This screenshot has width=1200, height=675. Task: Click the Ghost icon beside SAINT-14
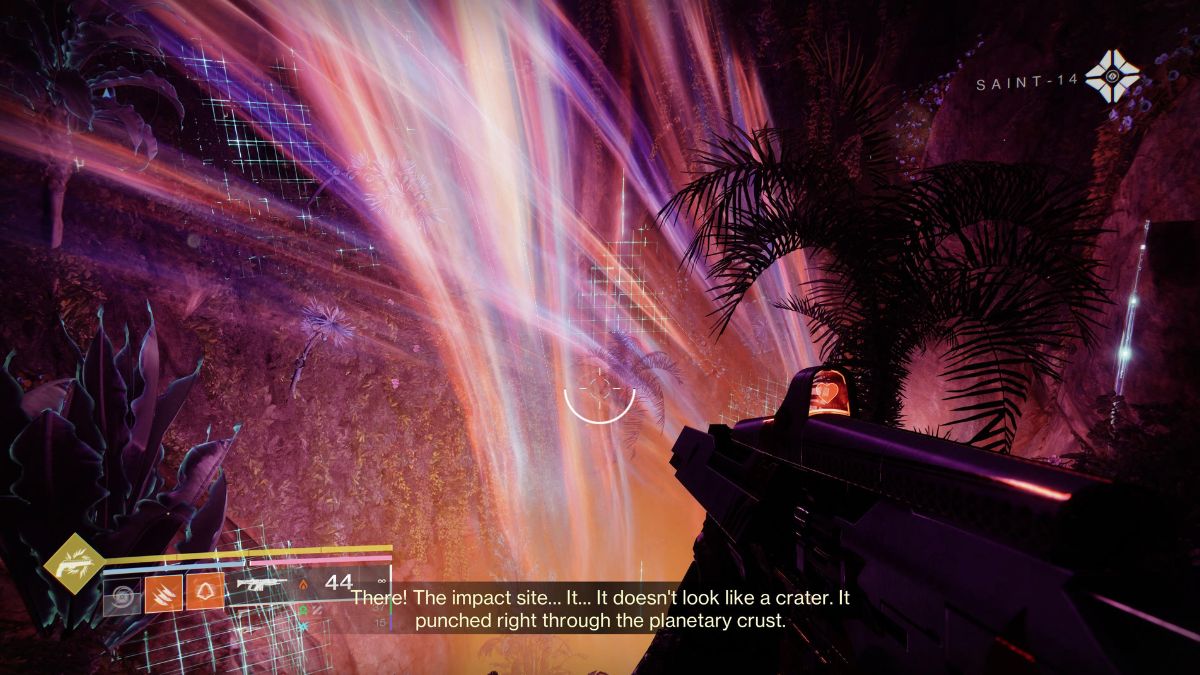pos(1112,77)
